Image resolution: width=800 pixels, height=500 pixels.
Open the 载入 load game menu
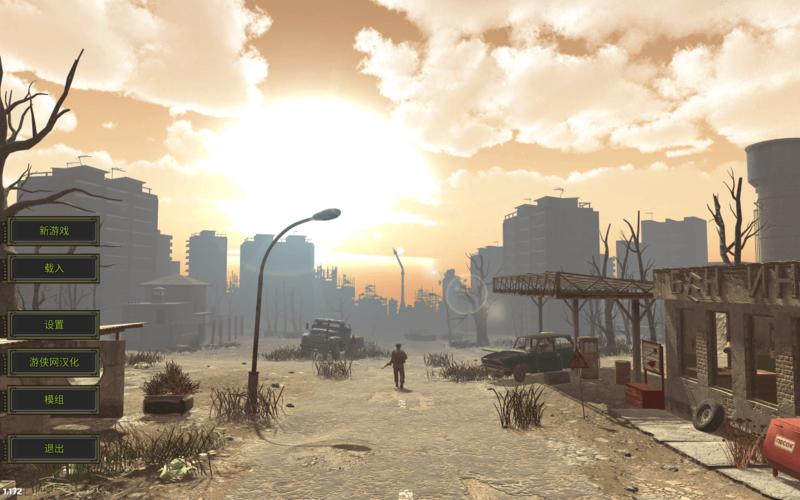click(x=54, y=268)
